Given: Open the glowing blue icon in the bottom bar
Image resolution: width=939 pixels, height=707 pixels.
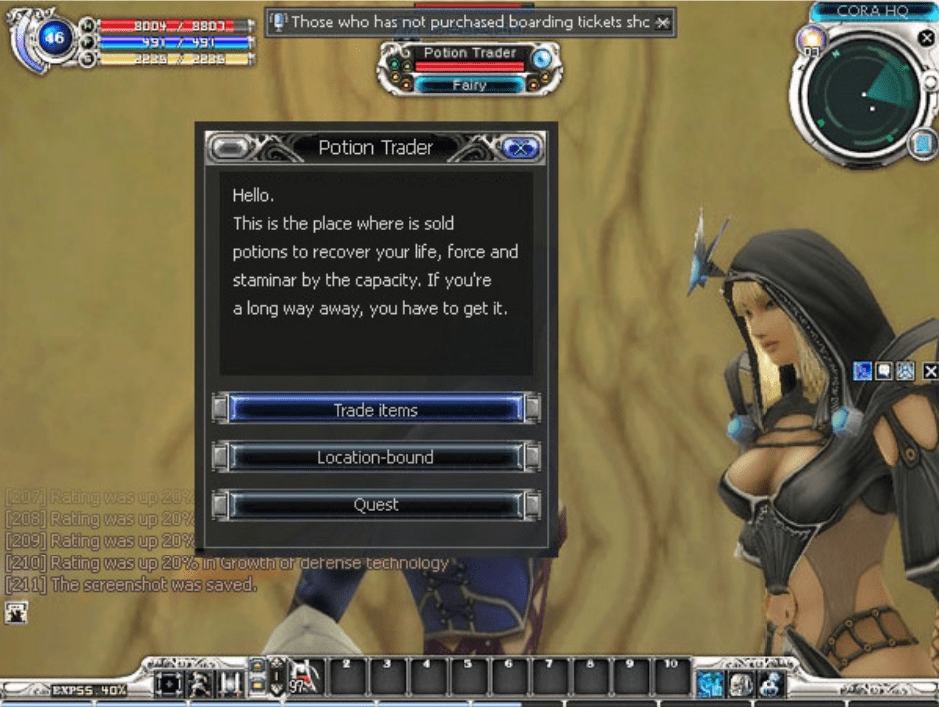Looking at the screenshot, I should click(x=711, y=683).
